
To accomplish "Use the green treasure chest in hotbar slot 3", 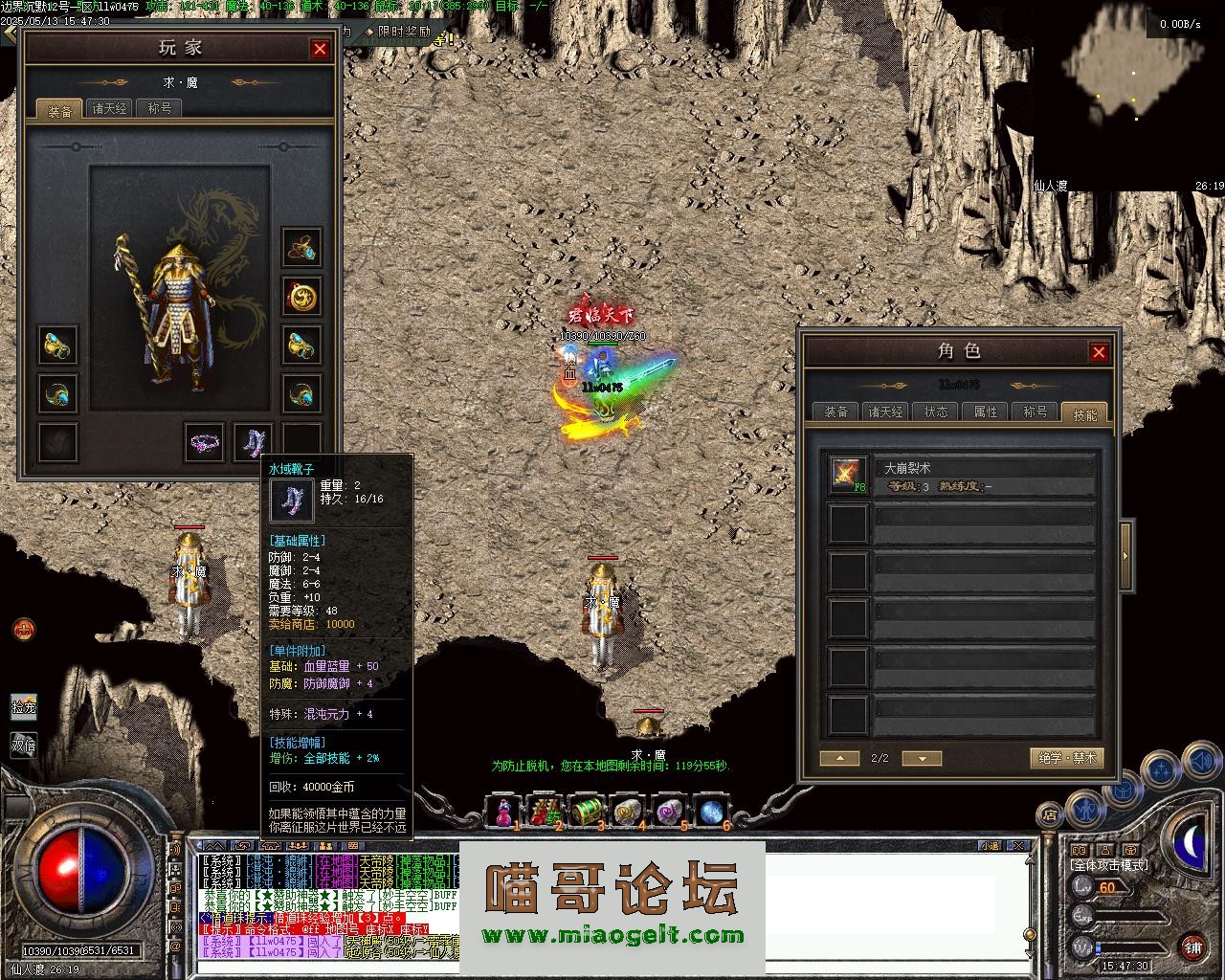I will (586, 812).
